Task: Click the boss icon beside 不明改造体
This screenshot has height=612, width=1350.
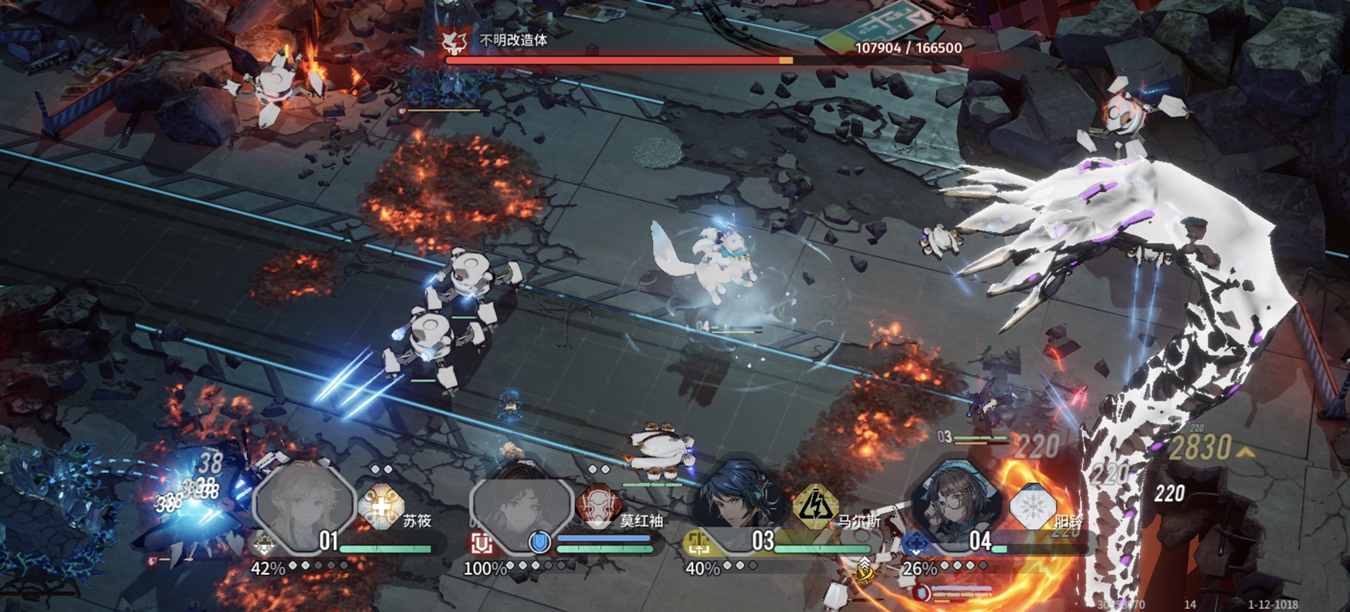Action: (x=455, y=41)
